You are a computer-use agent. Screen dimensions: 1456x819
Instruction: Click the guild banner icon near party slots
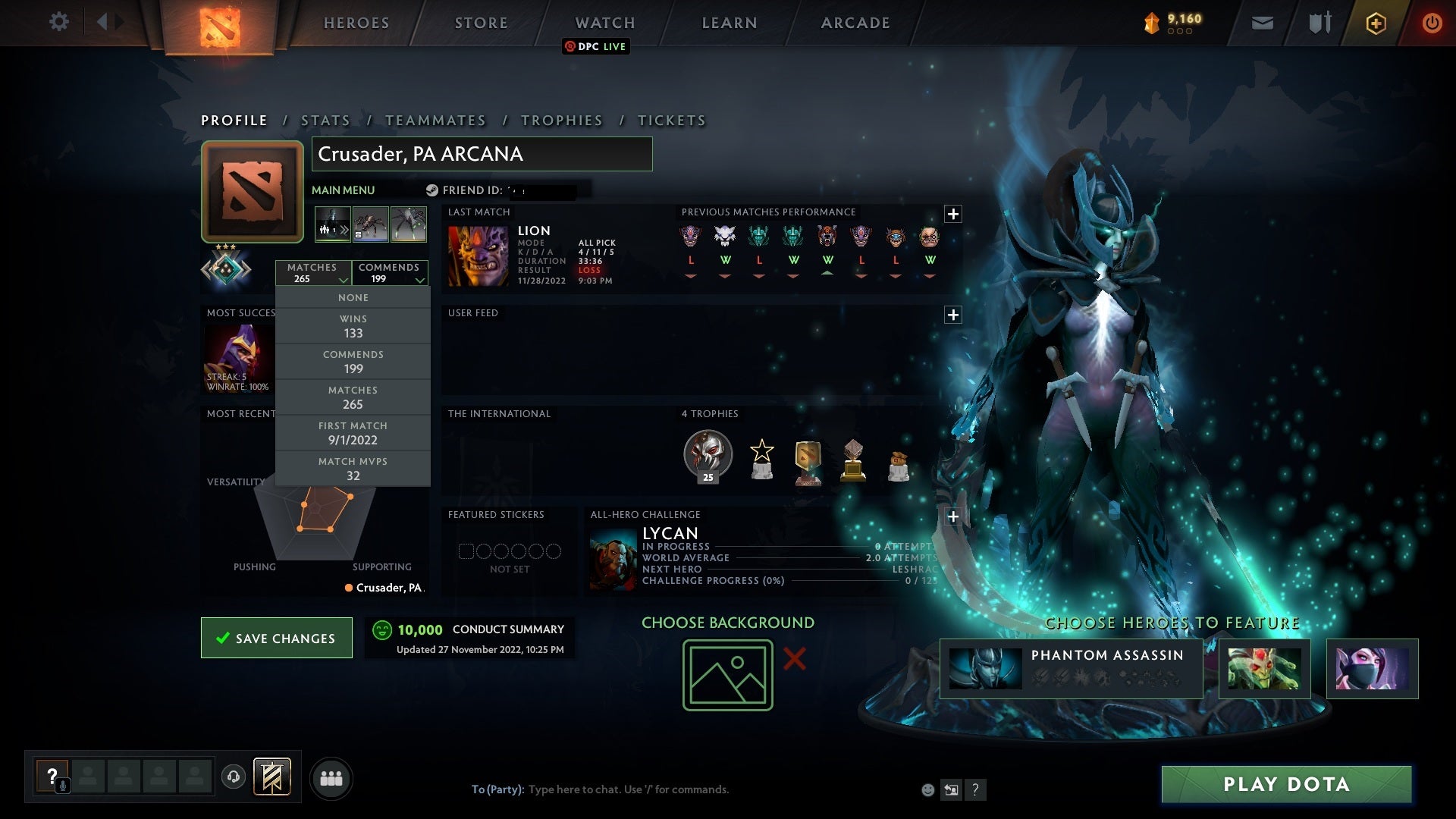(273, 777)
